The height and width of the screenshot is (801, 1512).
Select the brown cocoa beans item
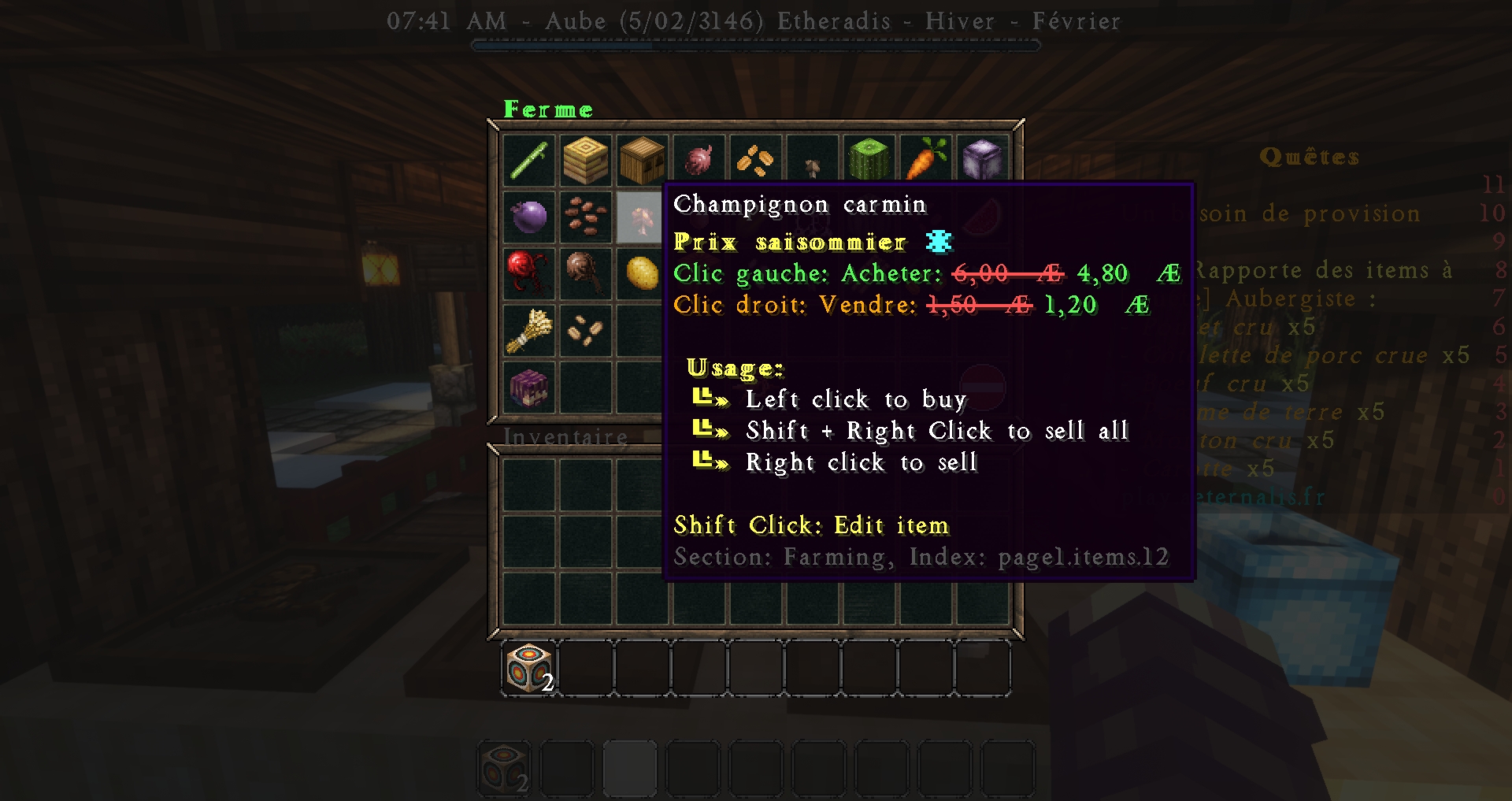point(585,217)
